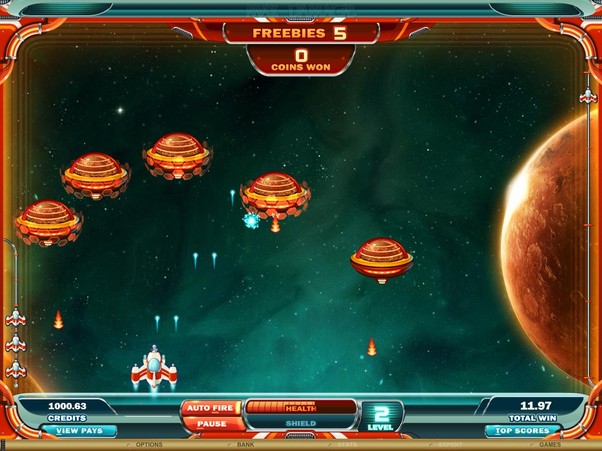Open the Options menu
The image size is (602, 451).
coord(148,445)
